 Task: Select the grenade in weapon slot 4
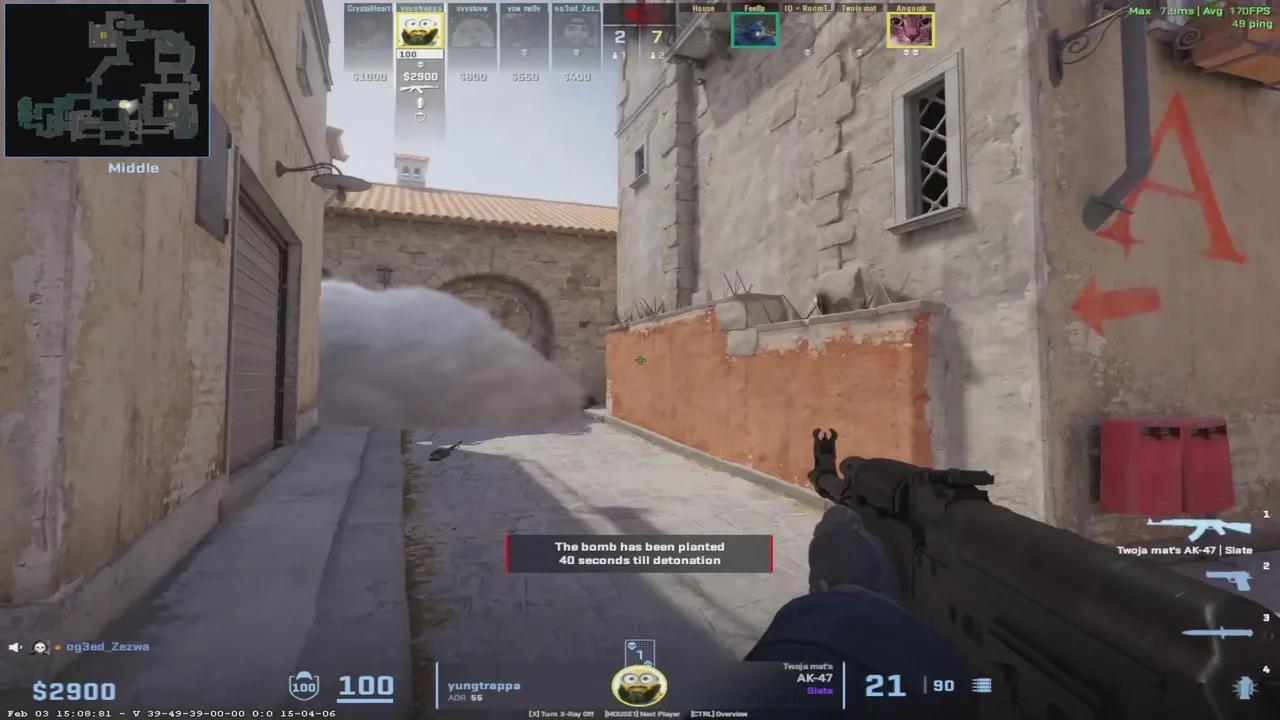click(1245, 688)
